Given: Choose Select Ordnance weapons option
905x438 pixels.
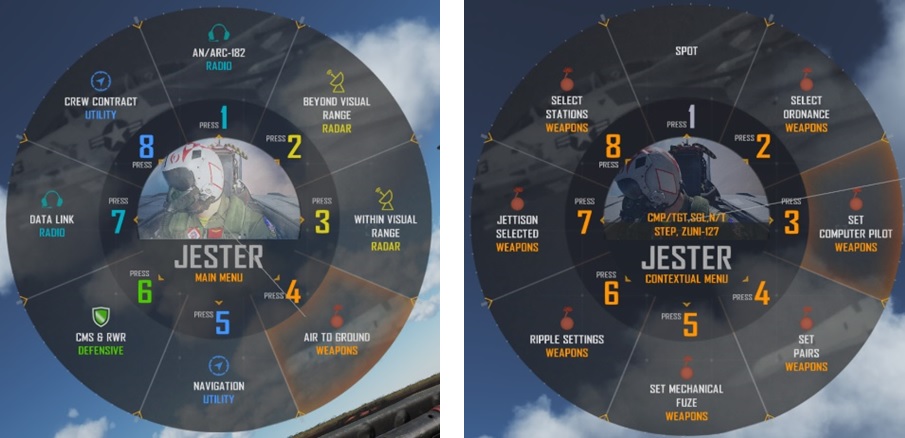Looking at the screenshot, I should (806, 108).
